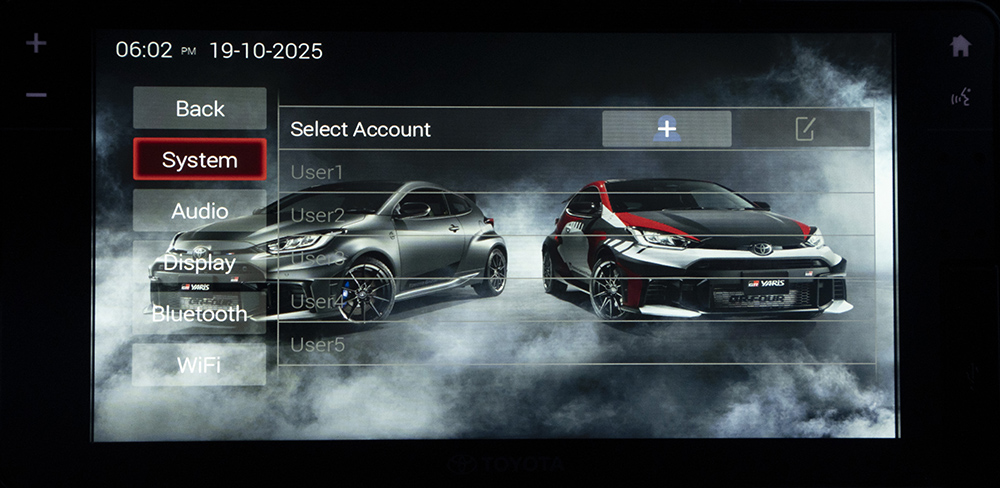
Task: Choose the Bluetooth settings entry
Action: [x=200, y=314]
